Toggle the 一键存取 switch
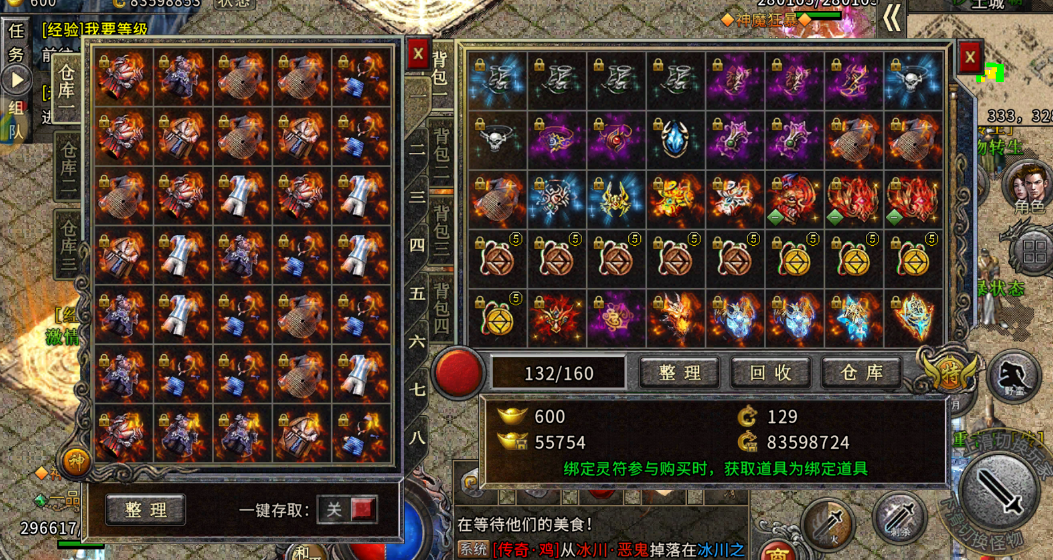This screenshot has height=560, width=1053. (x=347, y=510)
